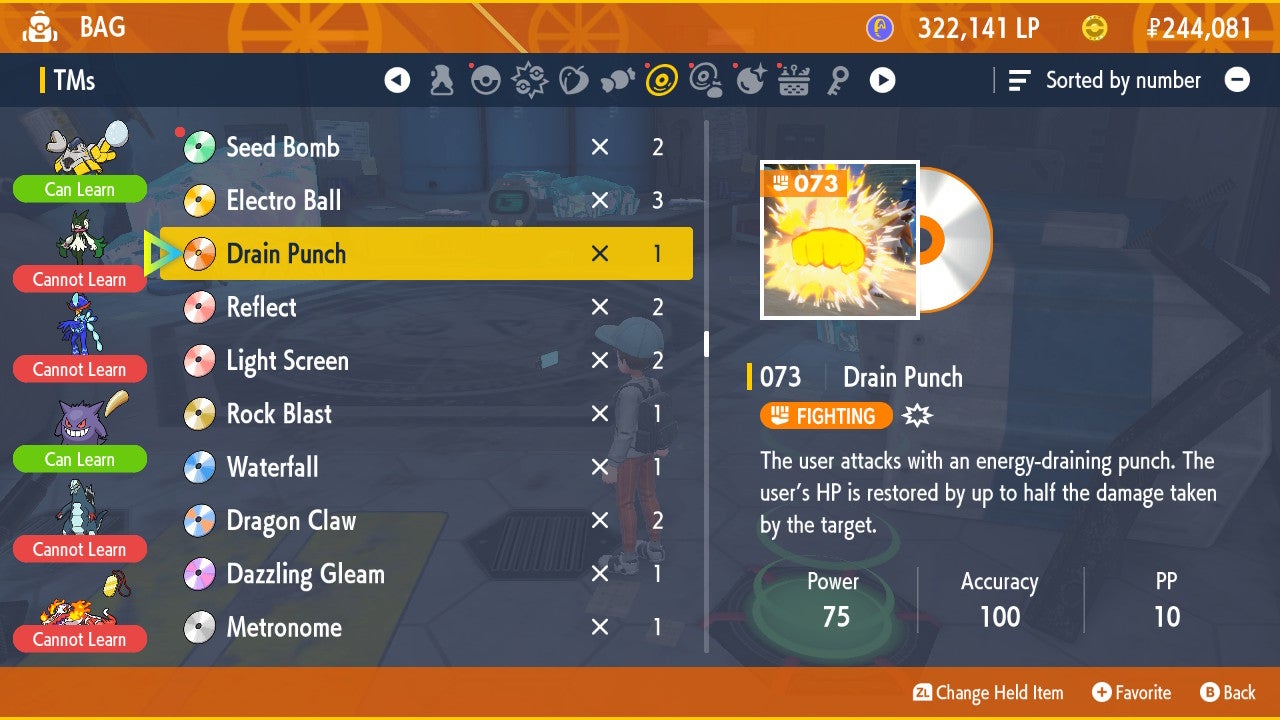Image resolution: width=1280 pixels, height=720 pixels.
Task: Open the Medicine pocket icon
Action: [x=439, y=80]
